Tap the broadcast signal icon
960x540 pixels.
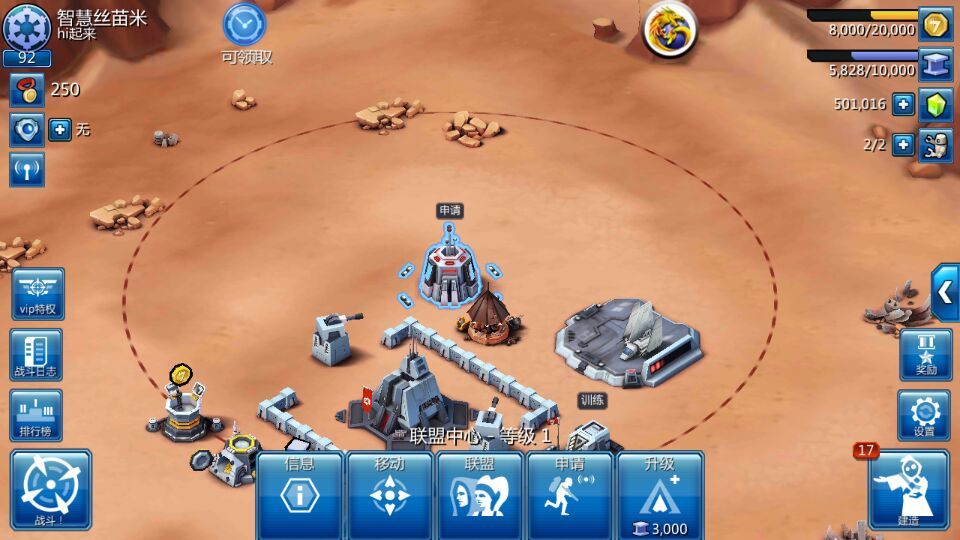[x=27, y=169]
